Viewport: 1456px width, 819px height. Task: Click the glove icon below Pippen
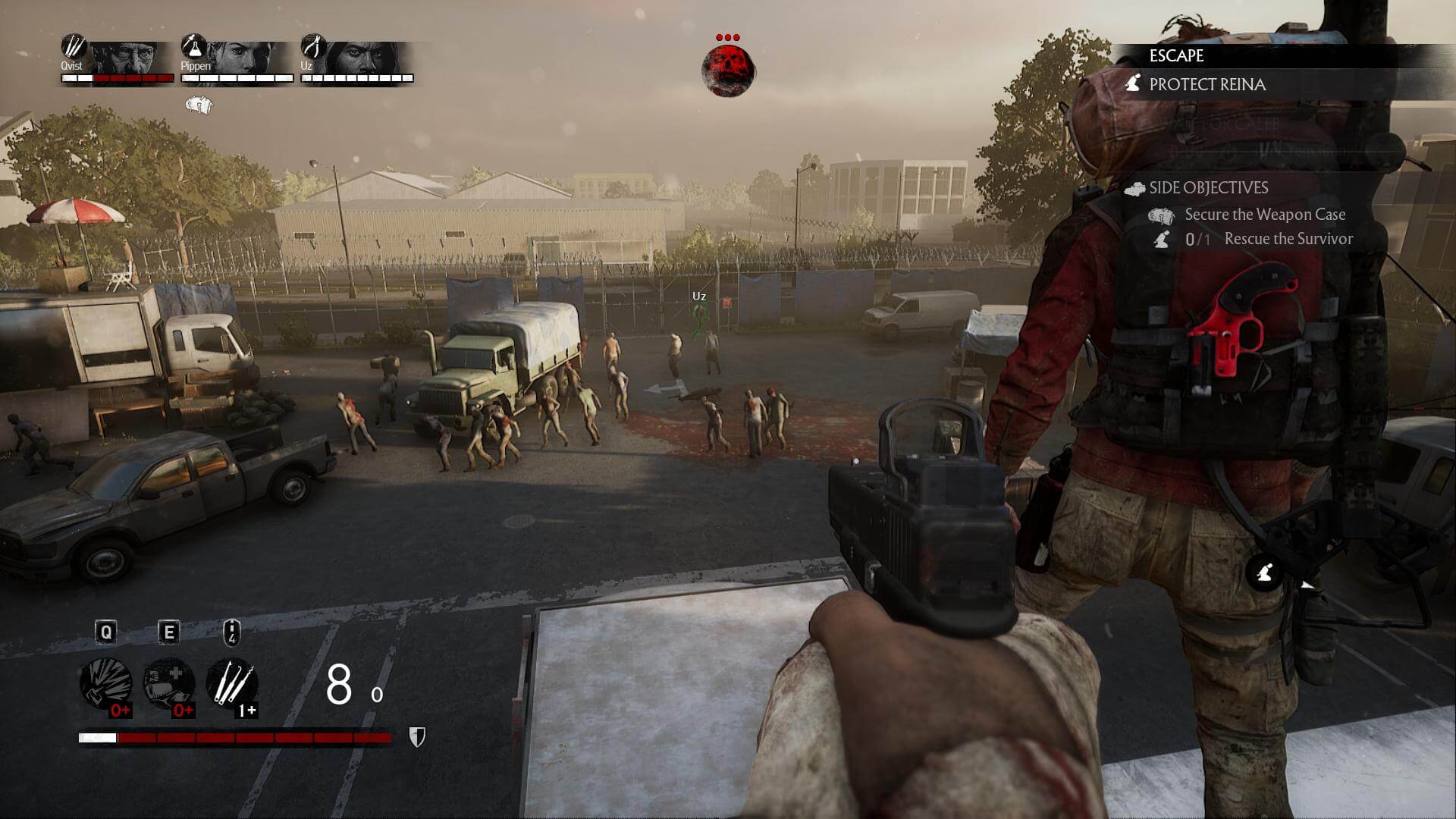tap(199, 105)
